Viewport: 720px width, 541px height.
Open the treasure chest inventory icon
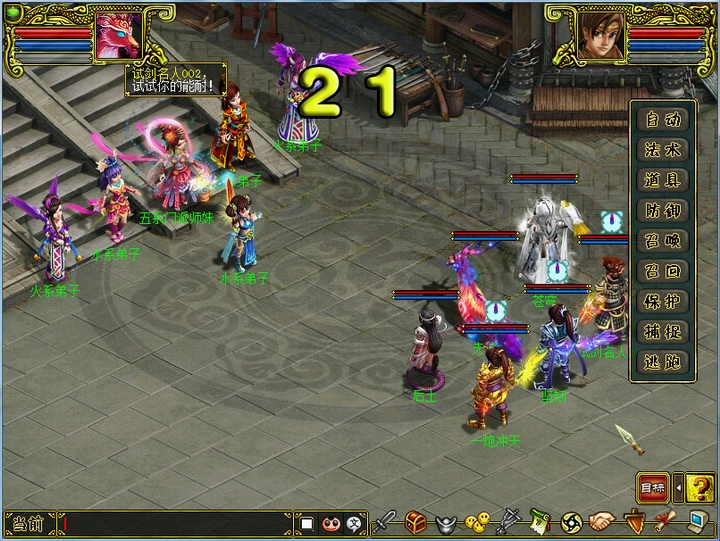[416, 522]
